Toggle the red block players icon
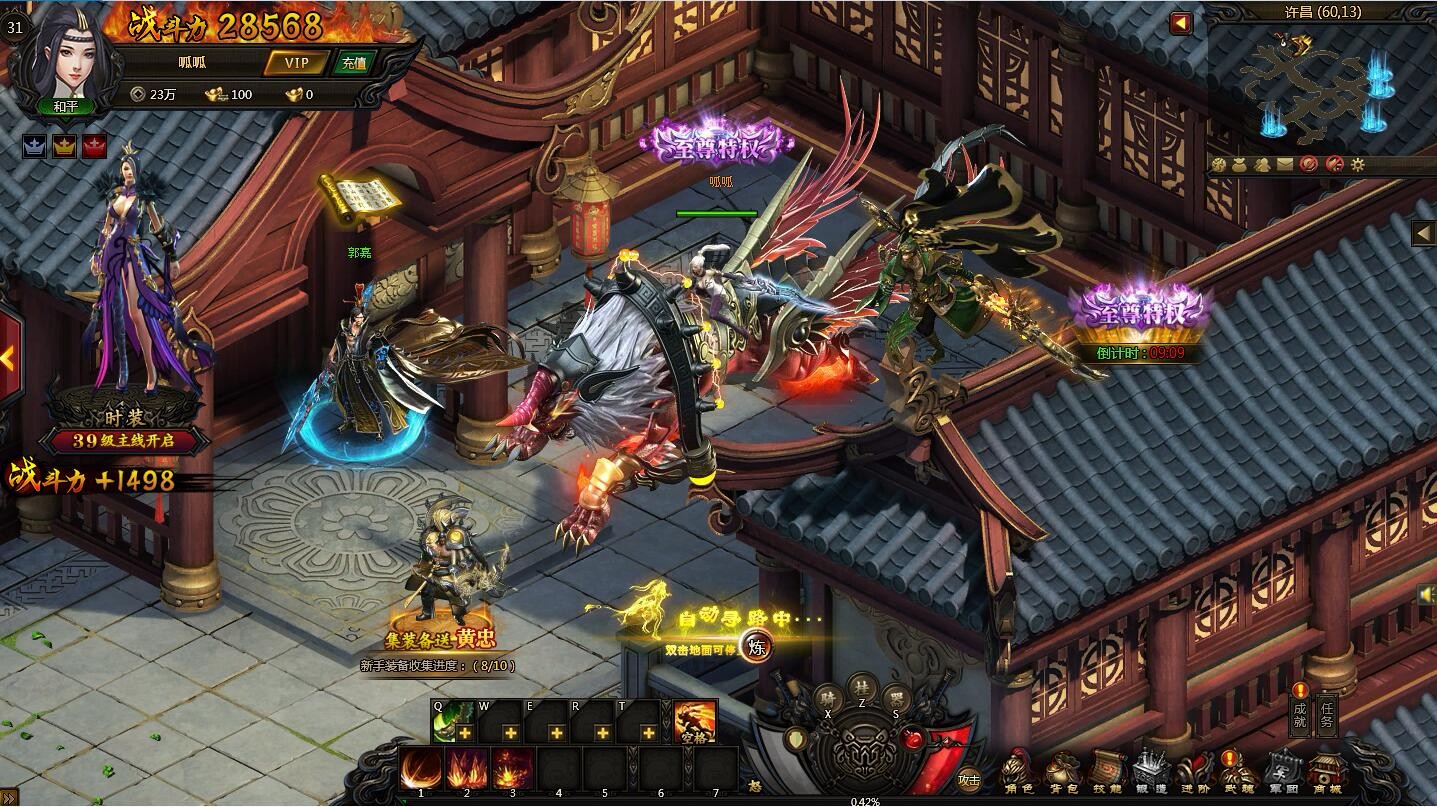Image resolution: width=1437 pixels, height=807 pixels. click(1334, 165)
